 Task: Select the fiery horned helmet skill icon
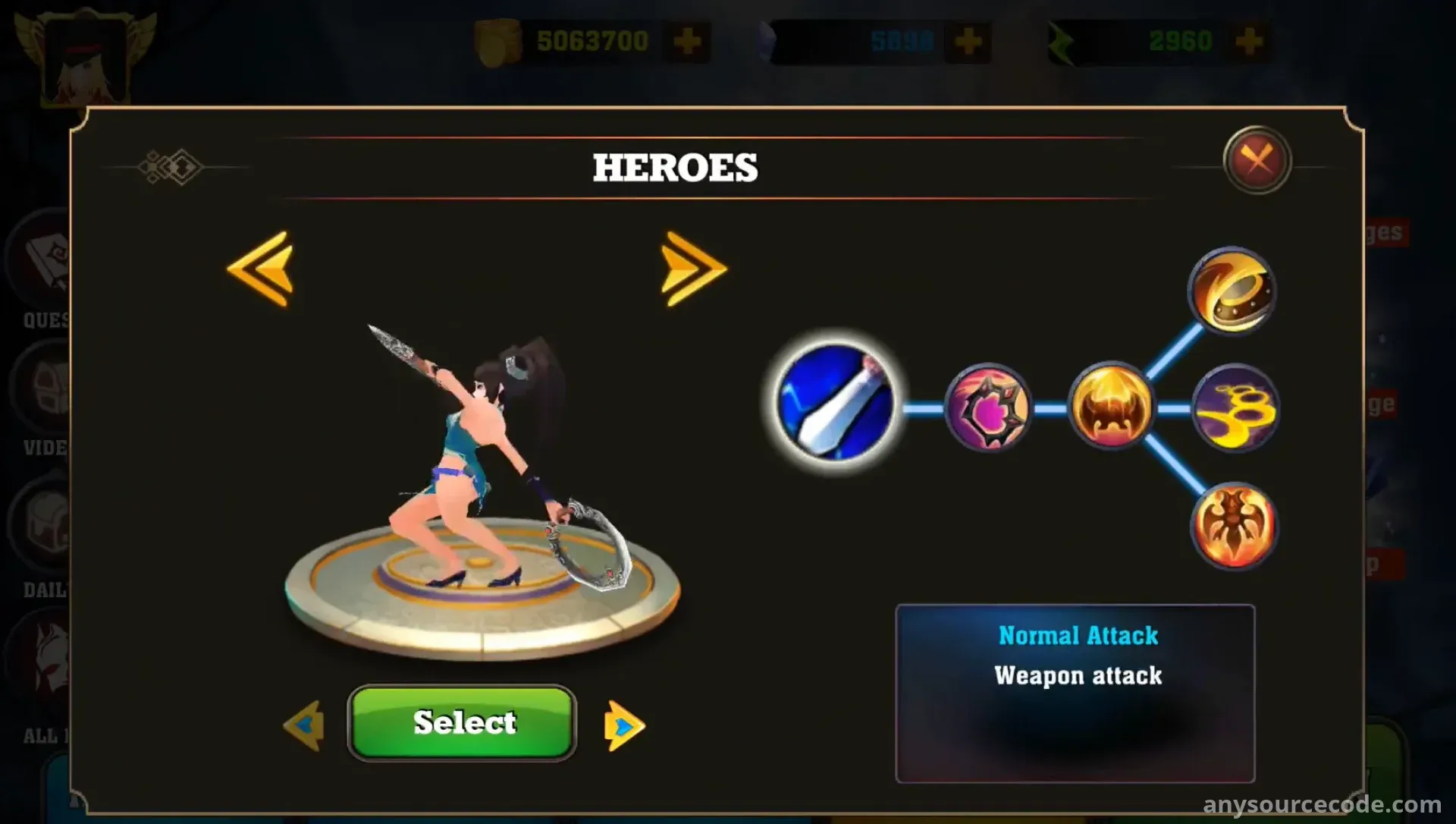[x=1110, y=407]
